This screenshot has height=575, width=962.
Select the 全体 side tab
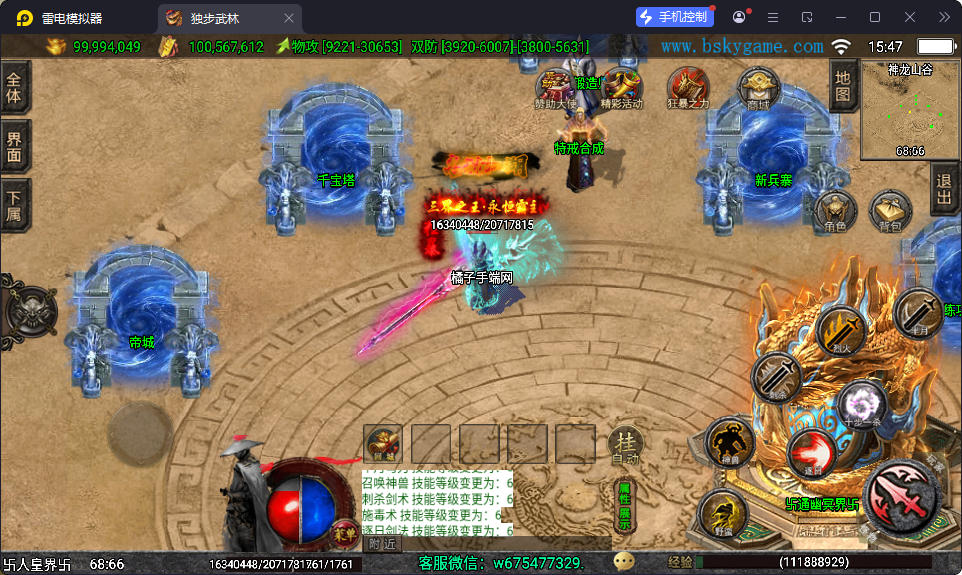point(15,88)
